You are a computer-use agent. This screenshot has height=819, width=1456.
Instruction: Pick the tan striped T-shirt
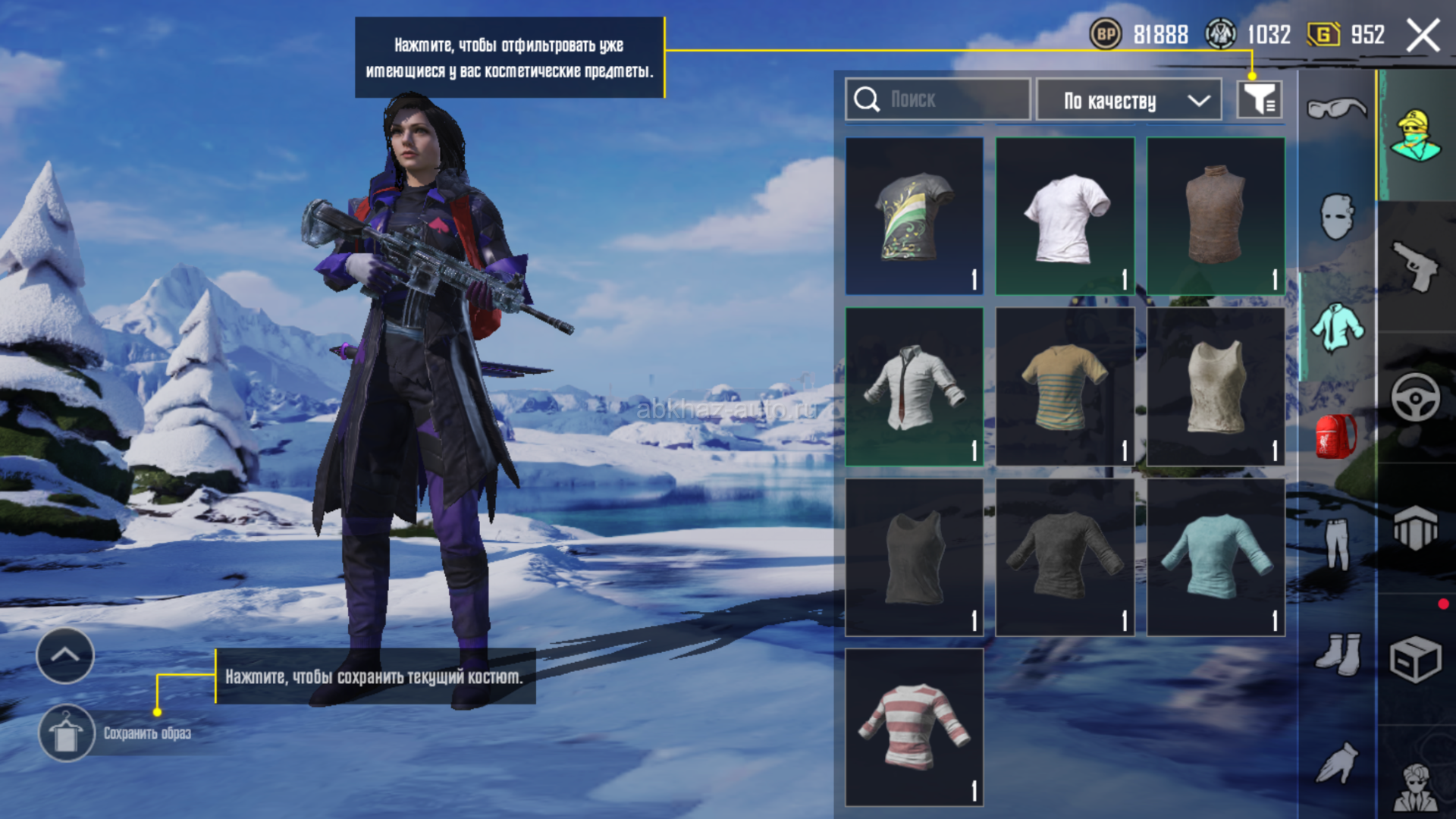[x=1065, y=387]
